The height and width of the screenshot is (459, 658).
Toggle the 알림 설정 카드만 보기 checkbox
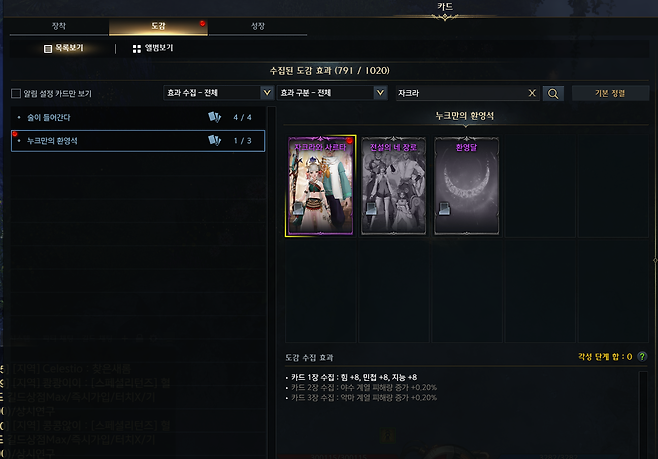pyautogui.click(x=16, y=94)
